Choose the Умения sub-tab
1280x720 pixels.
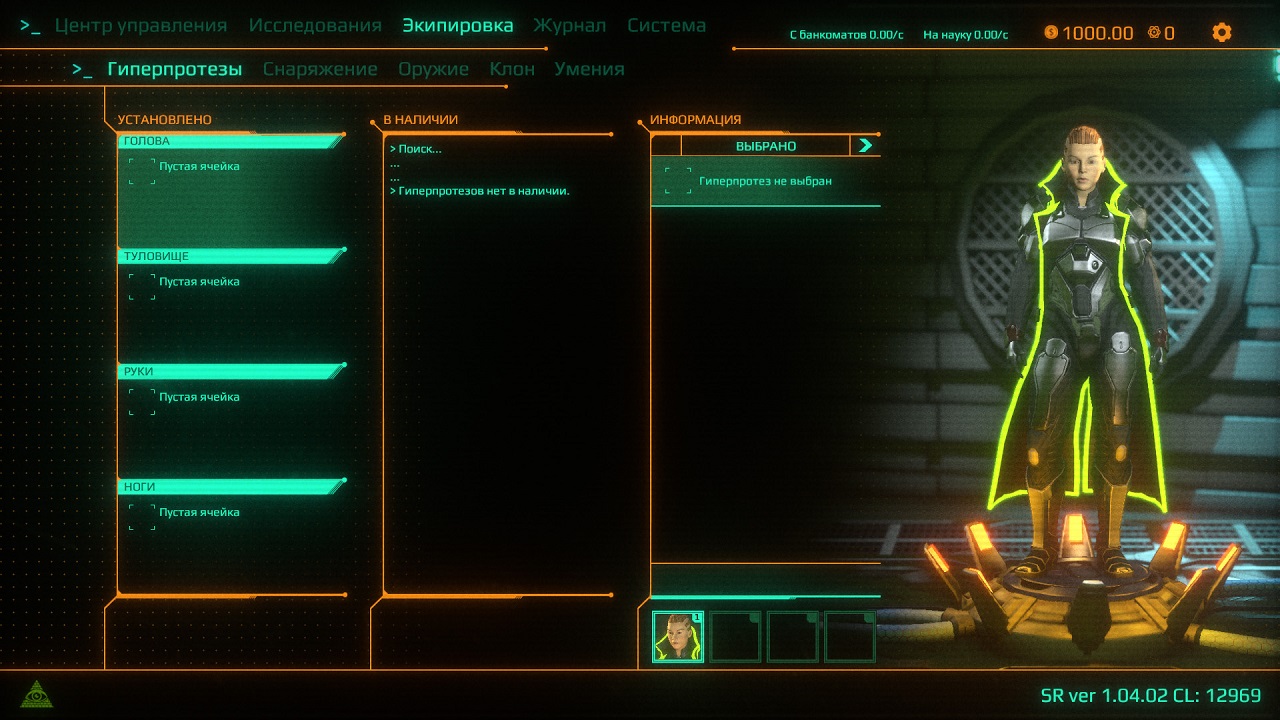589,69
